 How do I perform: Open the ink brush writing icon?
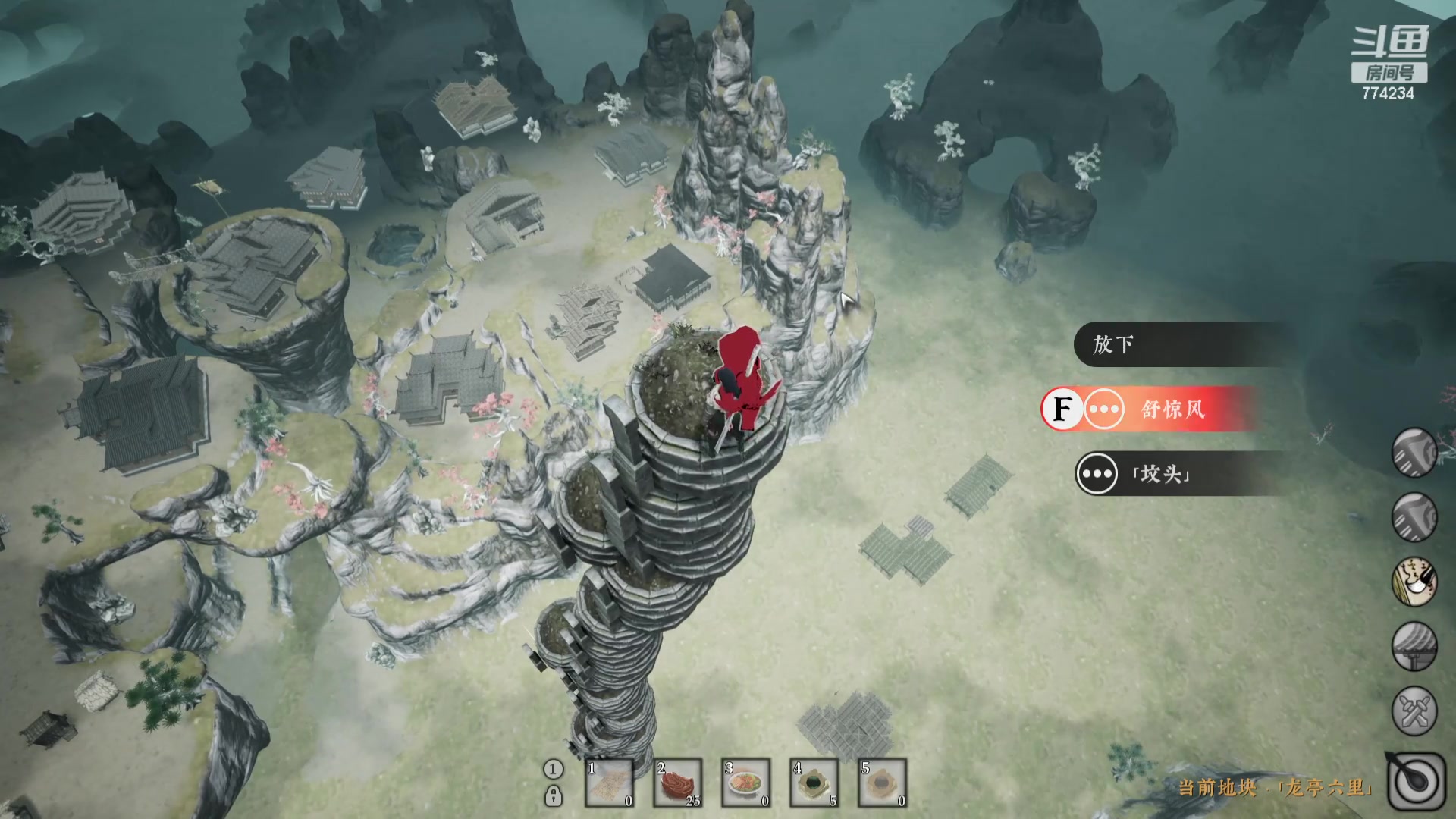pyautogui.click(x=1415, y=582)
